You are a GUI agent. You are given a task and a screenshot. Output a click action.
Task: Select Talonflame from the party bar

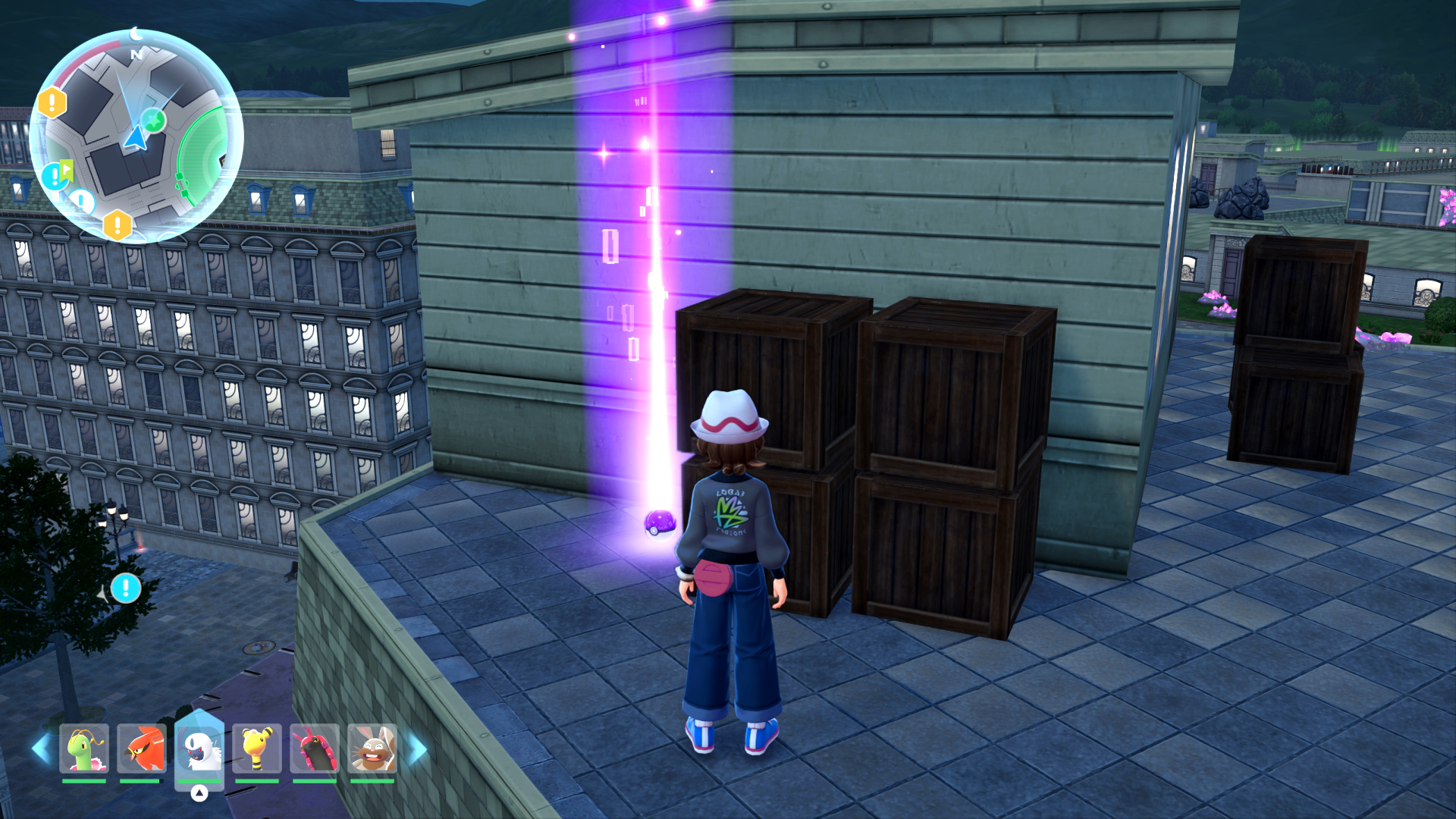pyautogui.click(x=142, y=748)
